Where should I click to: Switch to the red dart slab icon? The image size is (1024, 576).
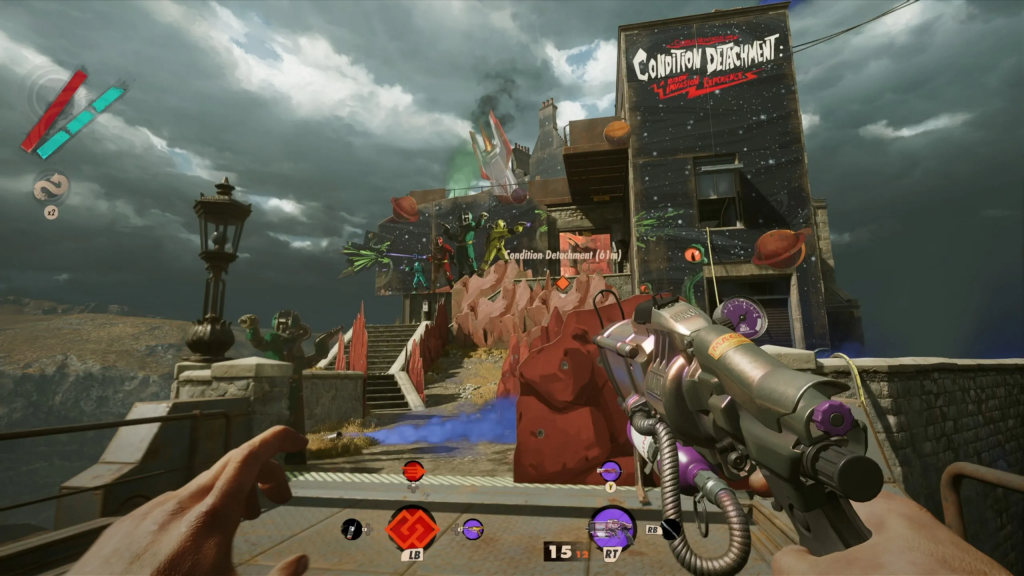pyautogui.click(x=412, y=469)
